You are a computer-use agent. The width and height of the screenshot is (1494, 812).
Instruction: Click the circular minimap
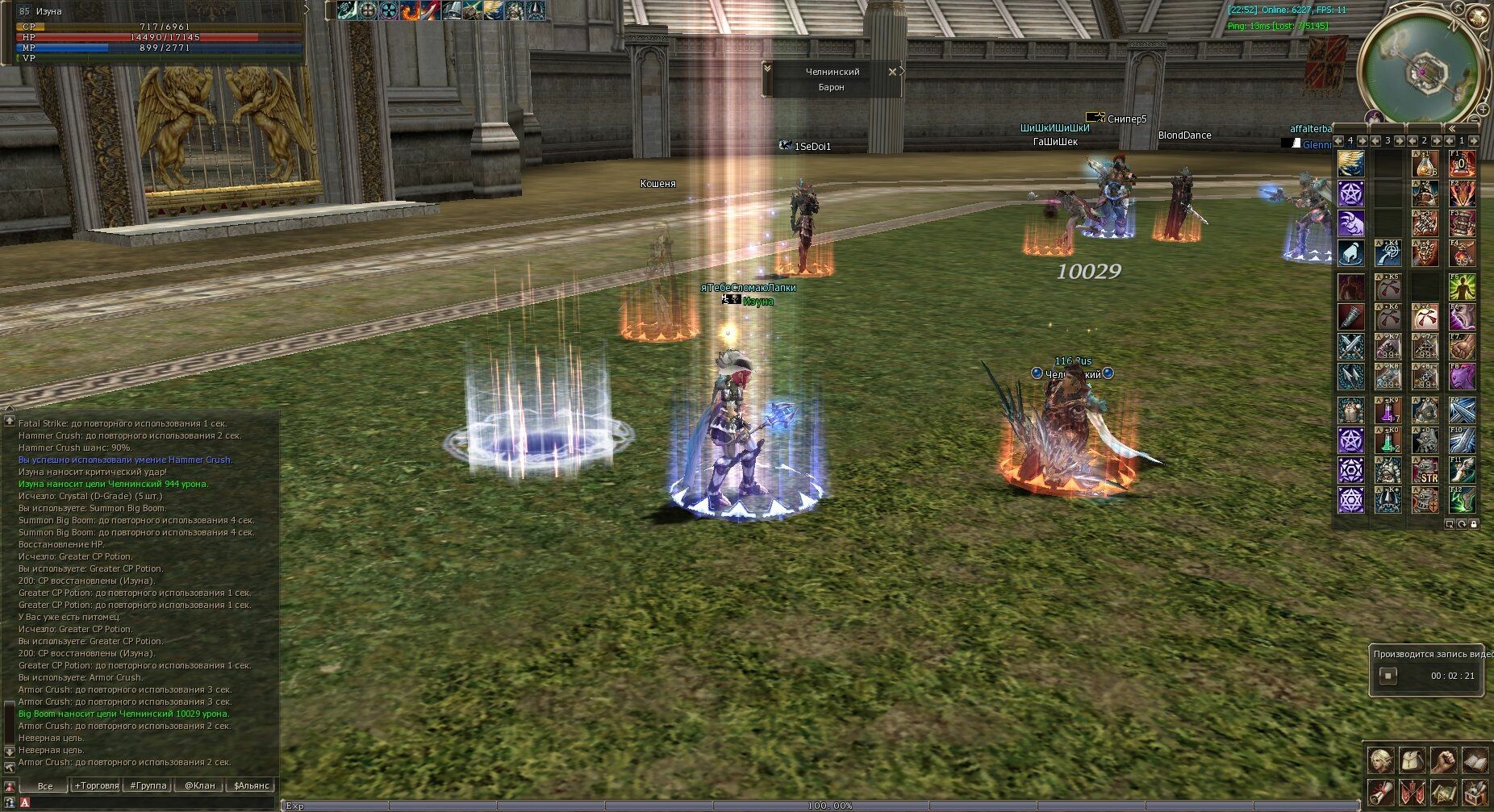click(1423, 70)
